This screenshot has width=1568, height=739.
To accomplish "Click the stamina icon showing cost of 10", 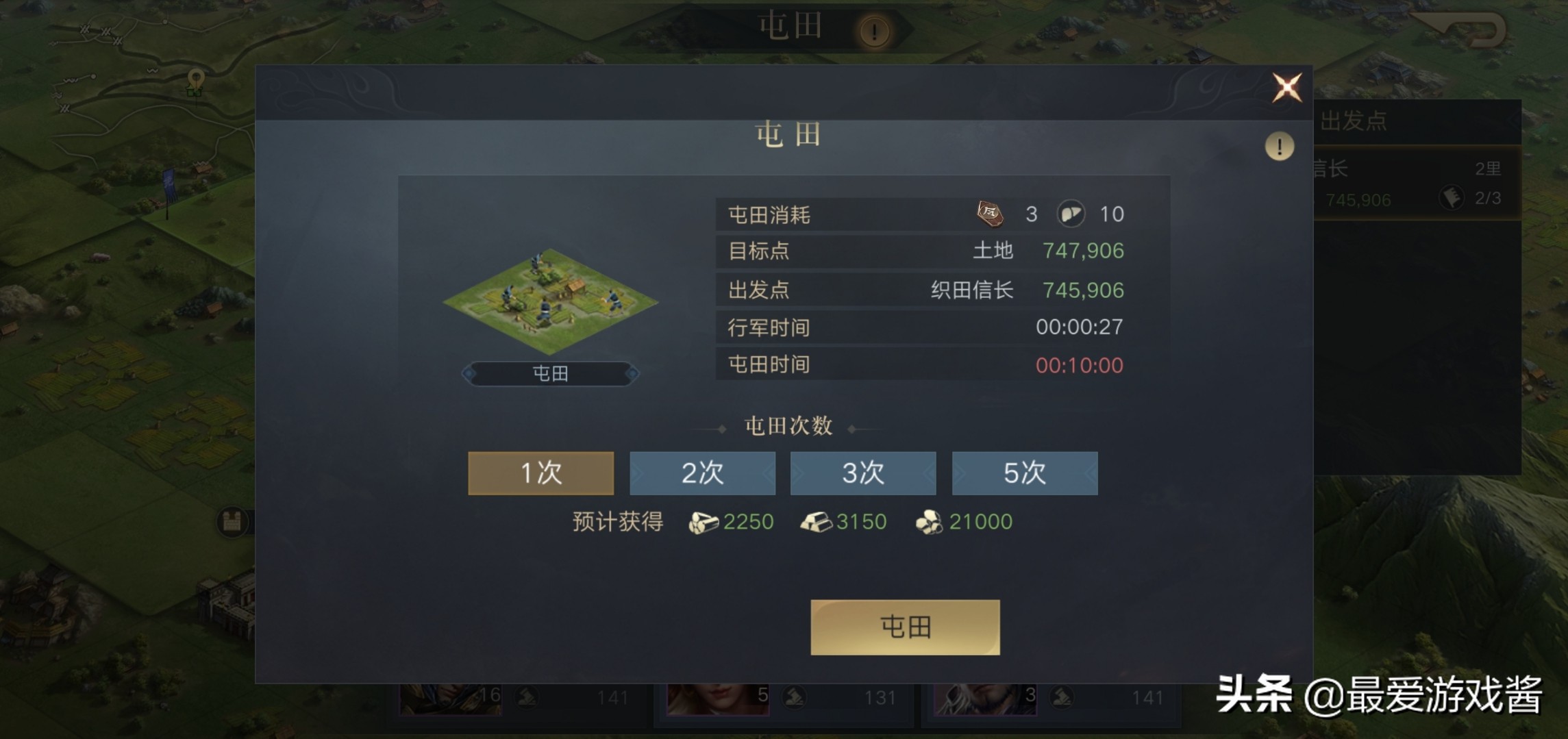I will click(1073, 214).
